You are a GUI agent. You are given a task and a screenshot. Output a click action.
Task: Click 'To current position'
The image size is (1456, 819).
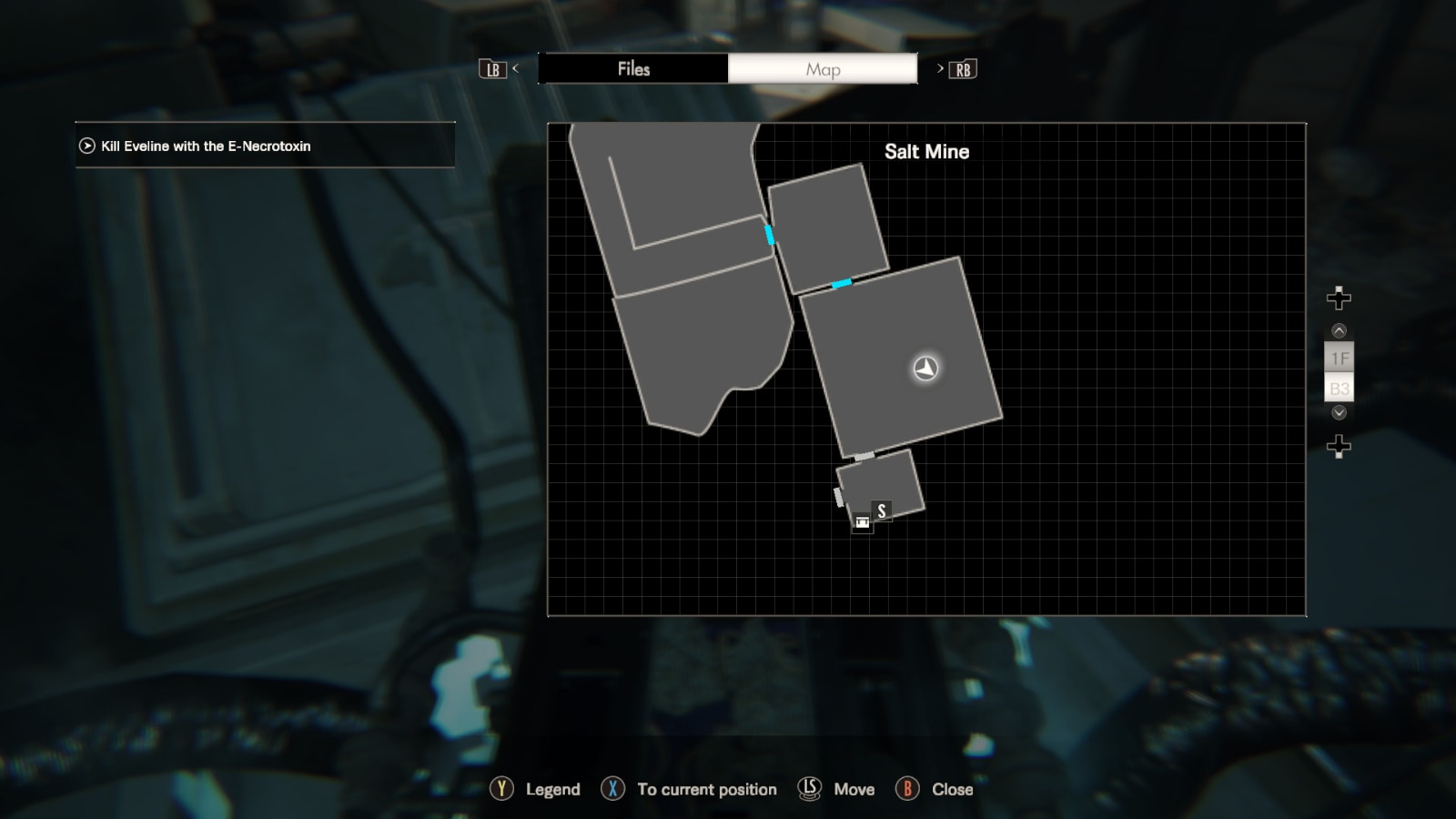(x=707, y=789)
